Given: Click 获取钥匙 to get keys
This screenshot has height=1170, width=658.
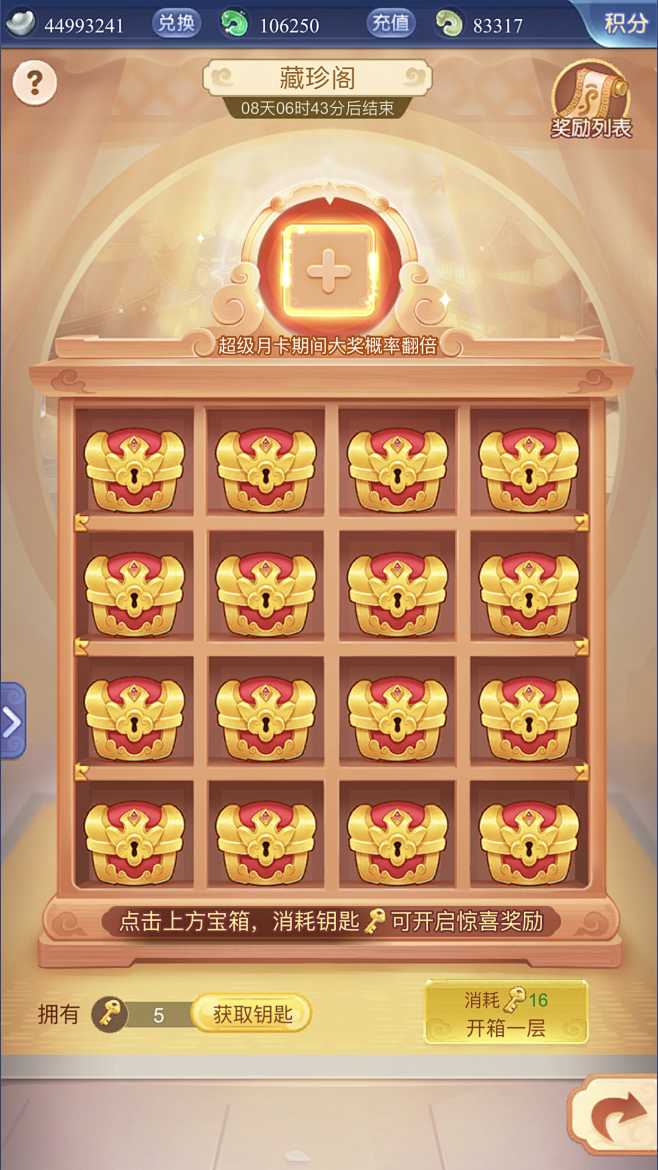Looking at the screenshot, I should click(252, 1014).
